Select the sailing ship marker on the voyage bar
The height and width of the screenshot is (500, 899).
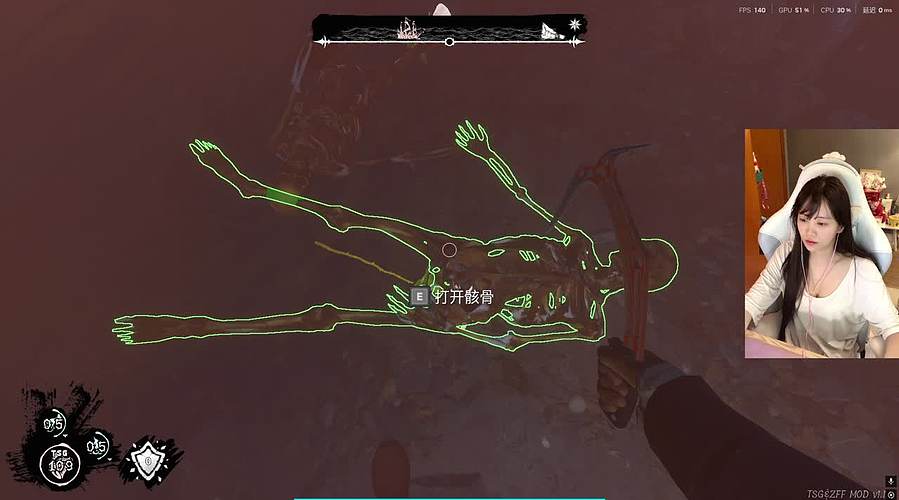[x=410, y=28]
